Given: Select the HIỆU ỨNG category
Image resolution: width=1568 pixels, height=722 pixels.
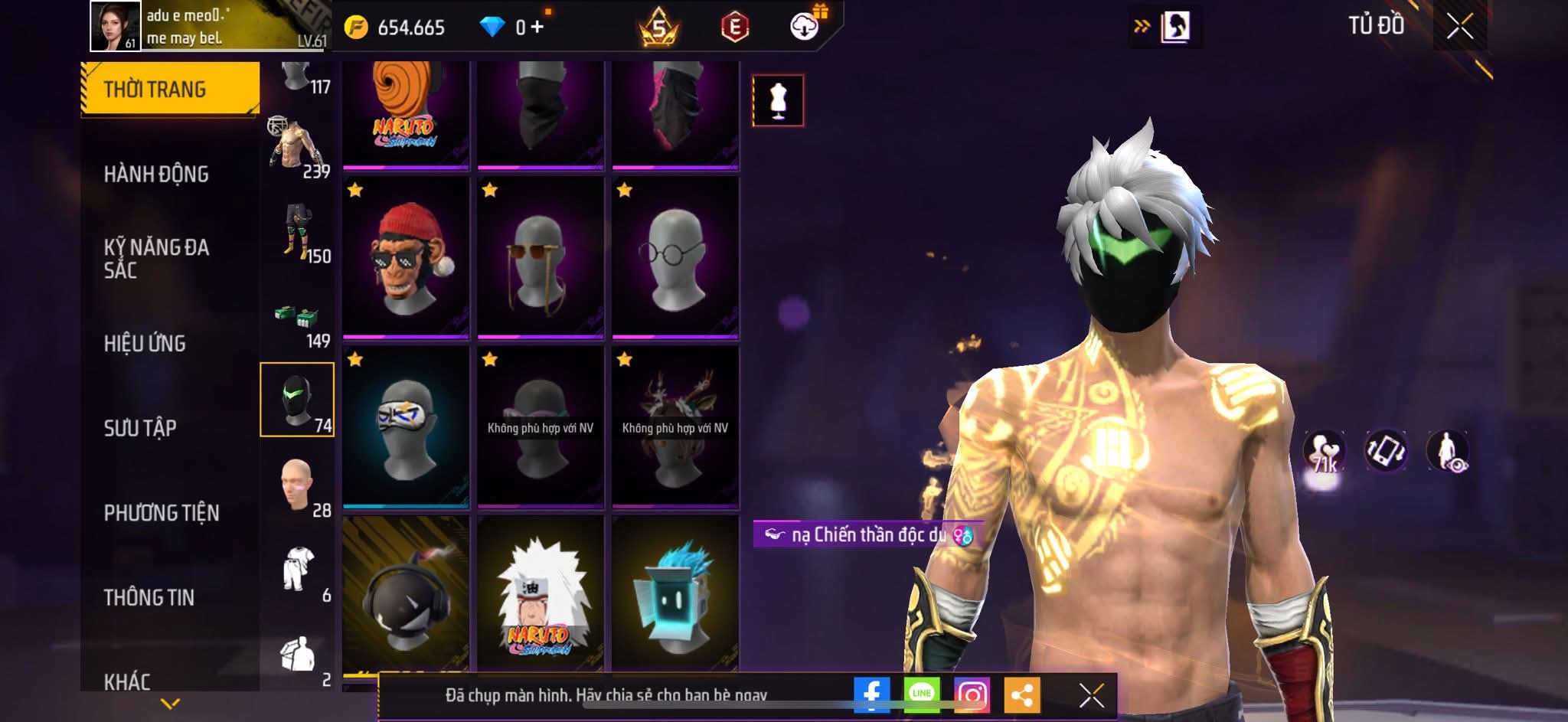Looking at the screenshot, I should (x=145, y=343).
